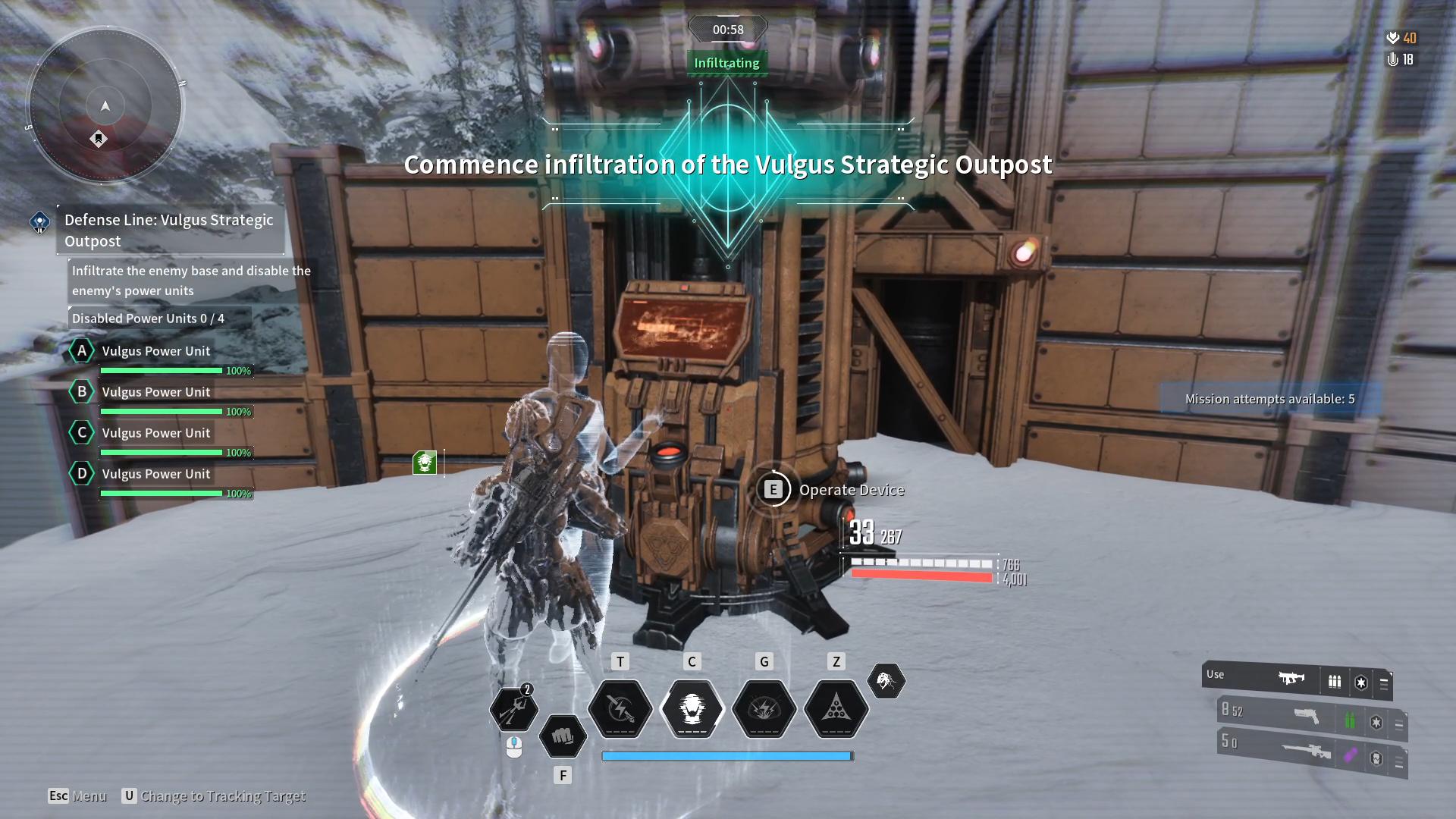Image resolution: width=1456 pixels, height=819 pixels.
Task: Trigger the glitching figure skill
Action: [692, 709]
